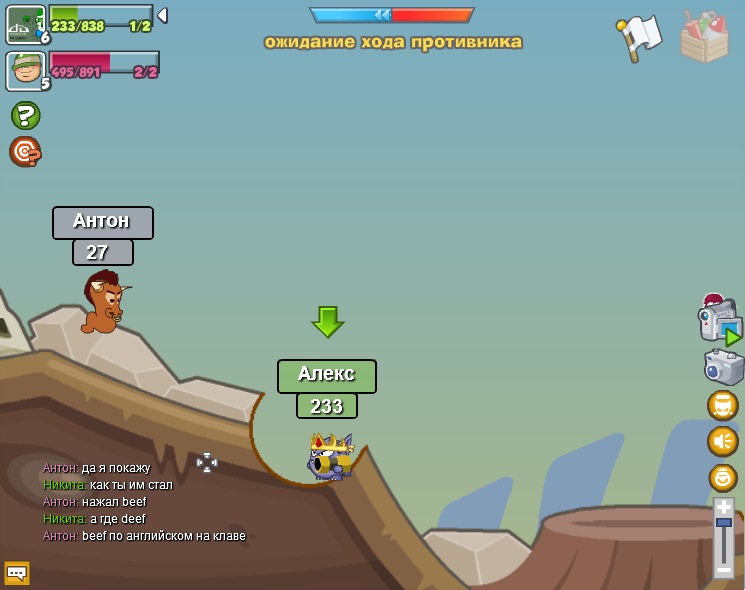Select the green-helmet soldier avatar portrait
Image resolution: width=745 pixels, height=590 pixels.
[23, 70]
